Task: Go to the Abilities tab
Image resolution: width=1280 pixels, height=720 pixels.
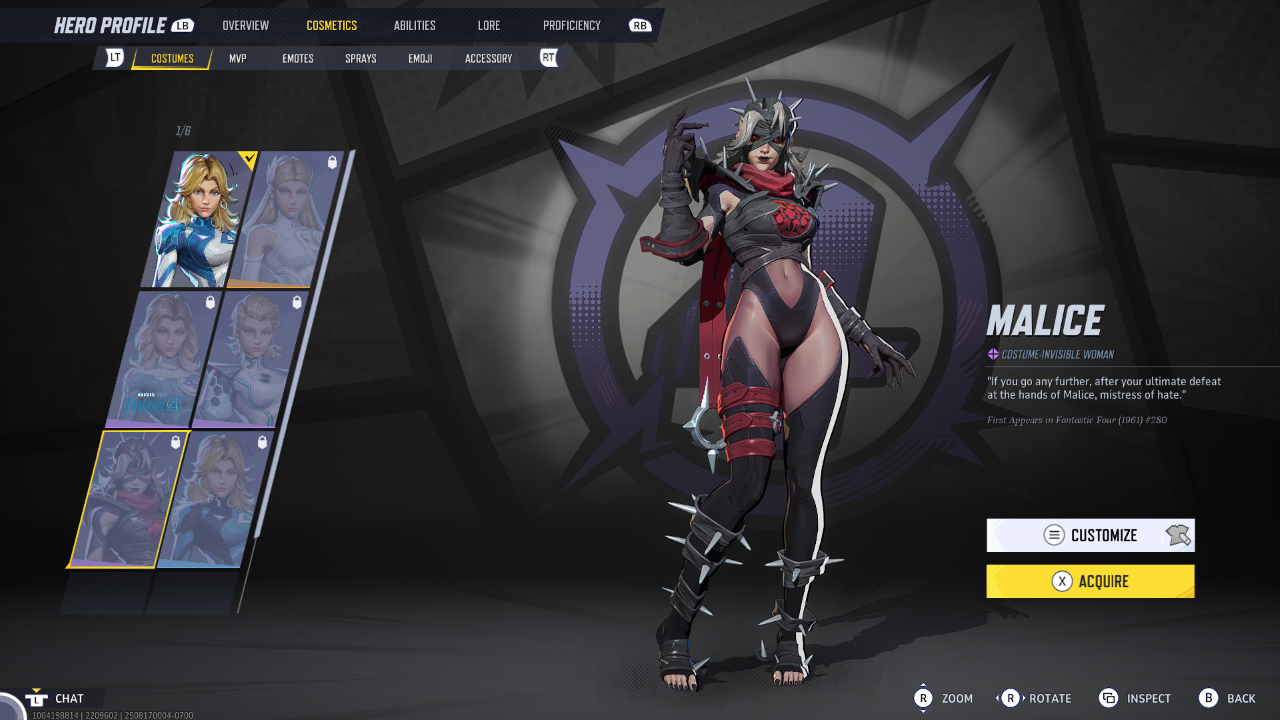Action: pyautogui.click(x=414, y=25)
